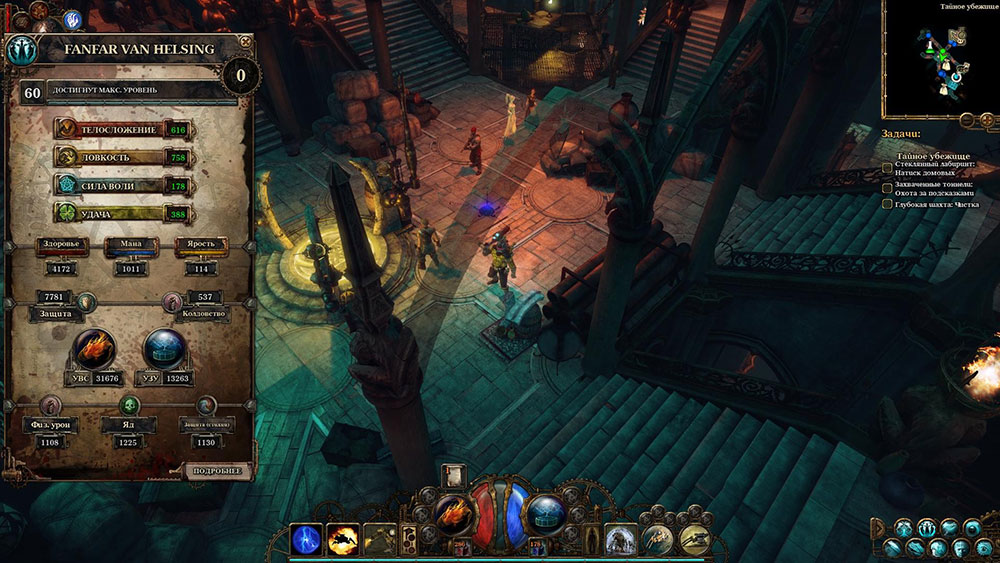Collapse the menu bar with the arrow button
The height and width of the screenshot is (563, 1000).
[877, 526]
